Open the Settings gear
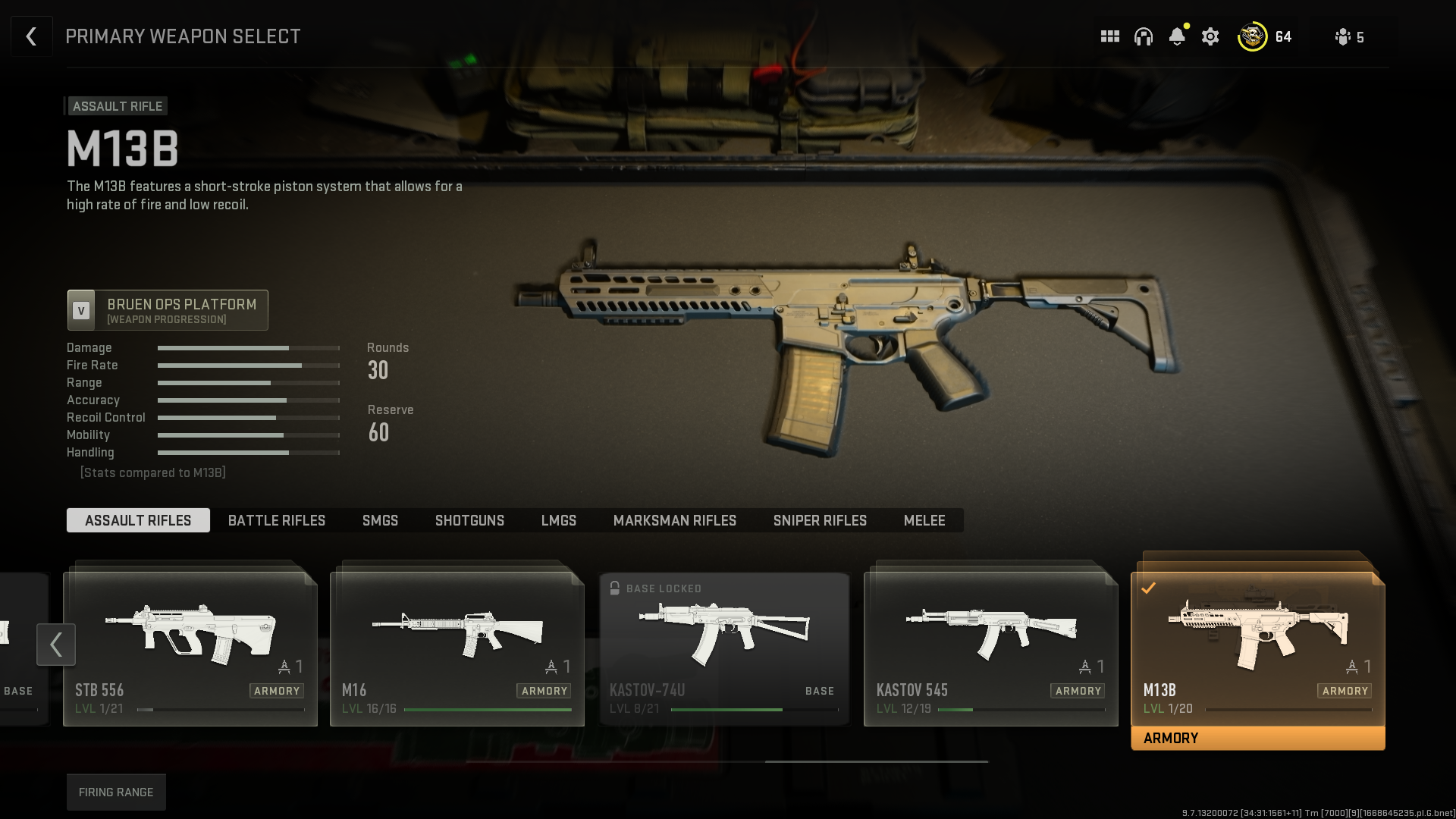 [x=1210, y=36]
